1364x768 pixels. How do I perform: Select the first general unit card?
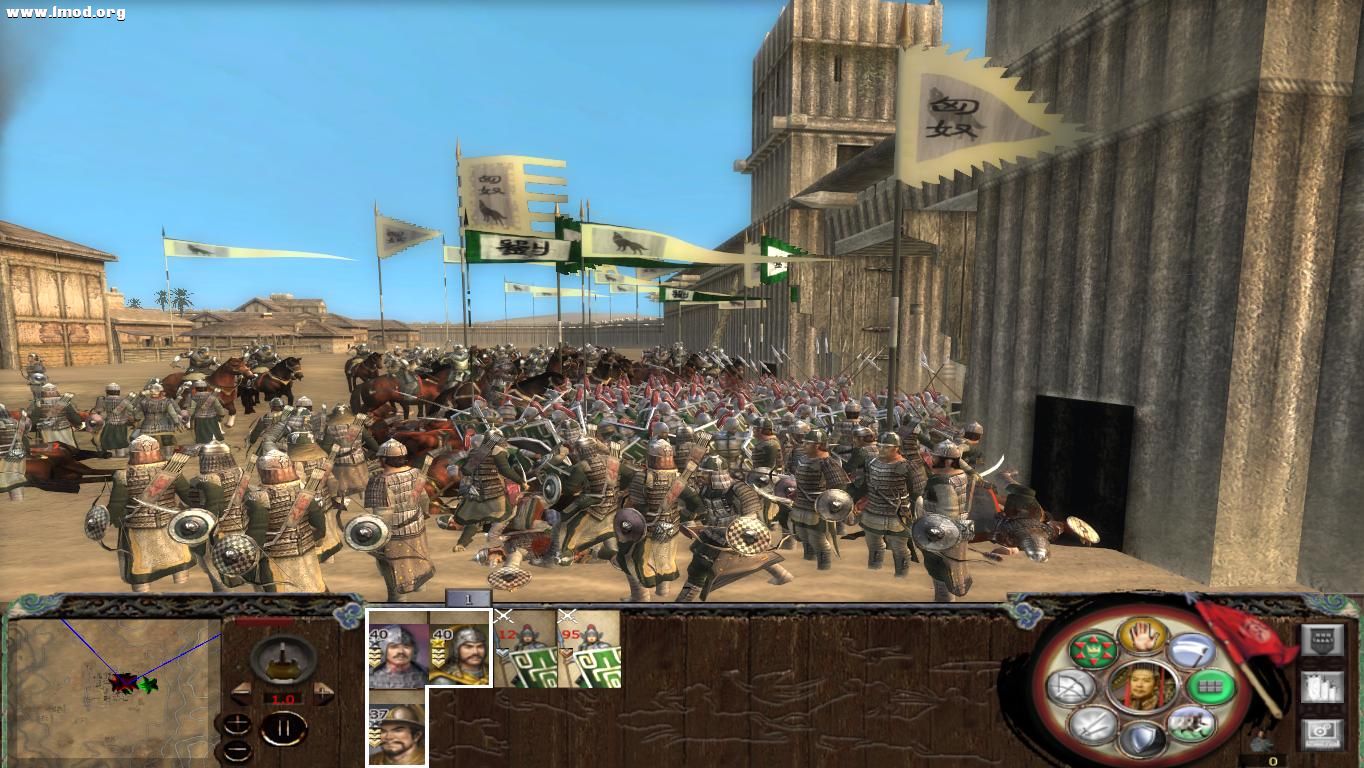(398, 648)
